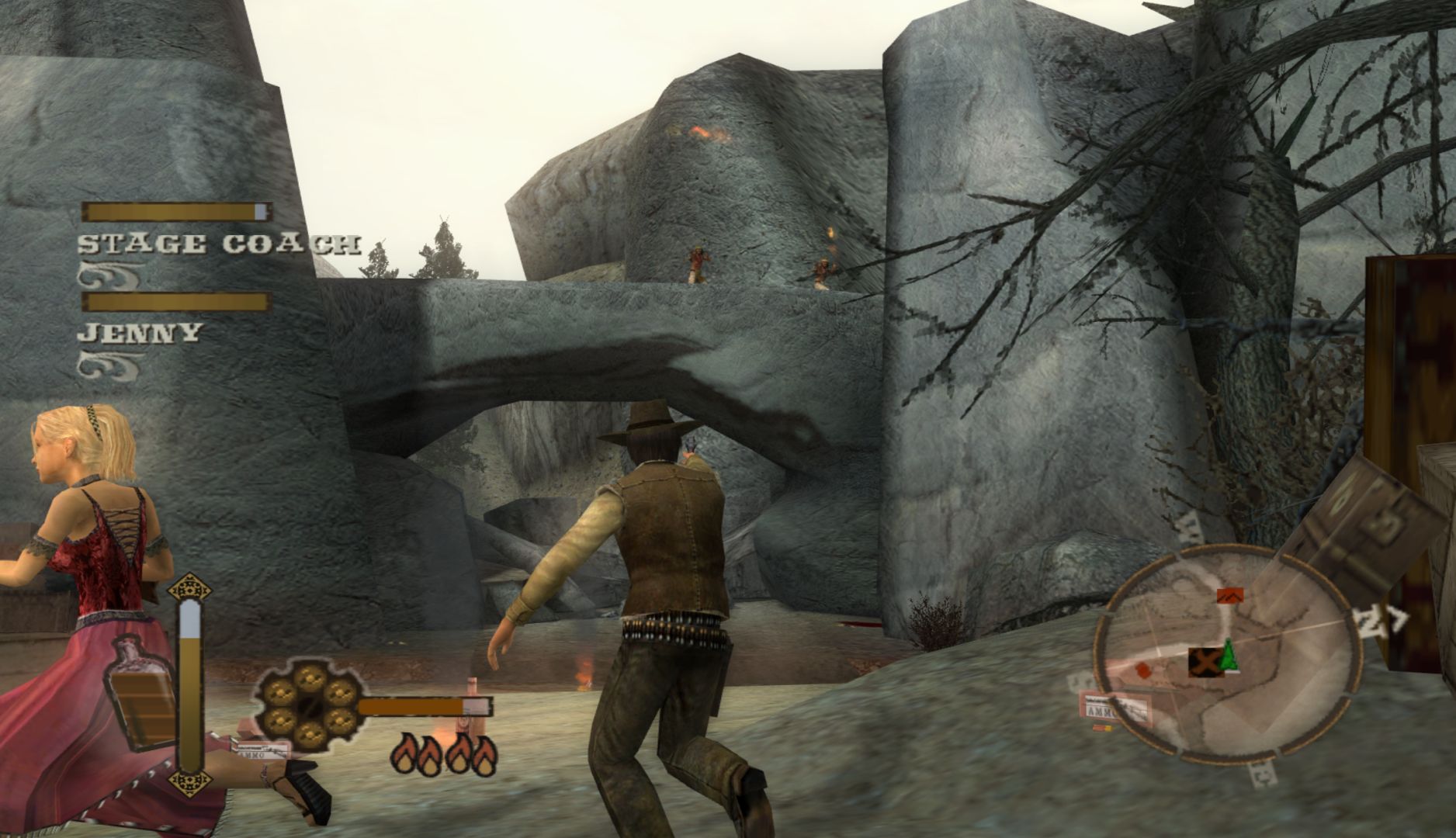
Task: Click the orange X marker on minimap
Action: 1205,662
